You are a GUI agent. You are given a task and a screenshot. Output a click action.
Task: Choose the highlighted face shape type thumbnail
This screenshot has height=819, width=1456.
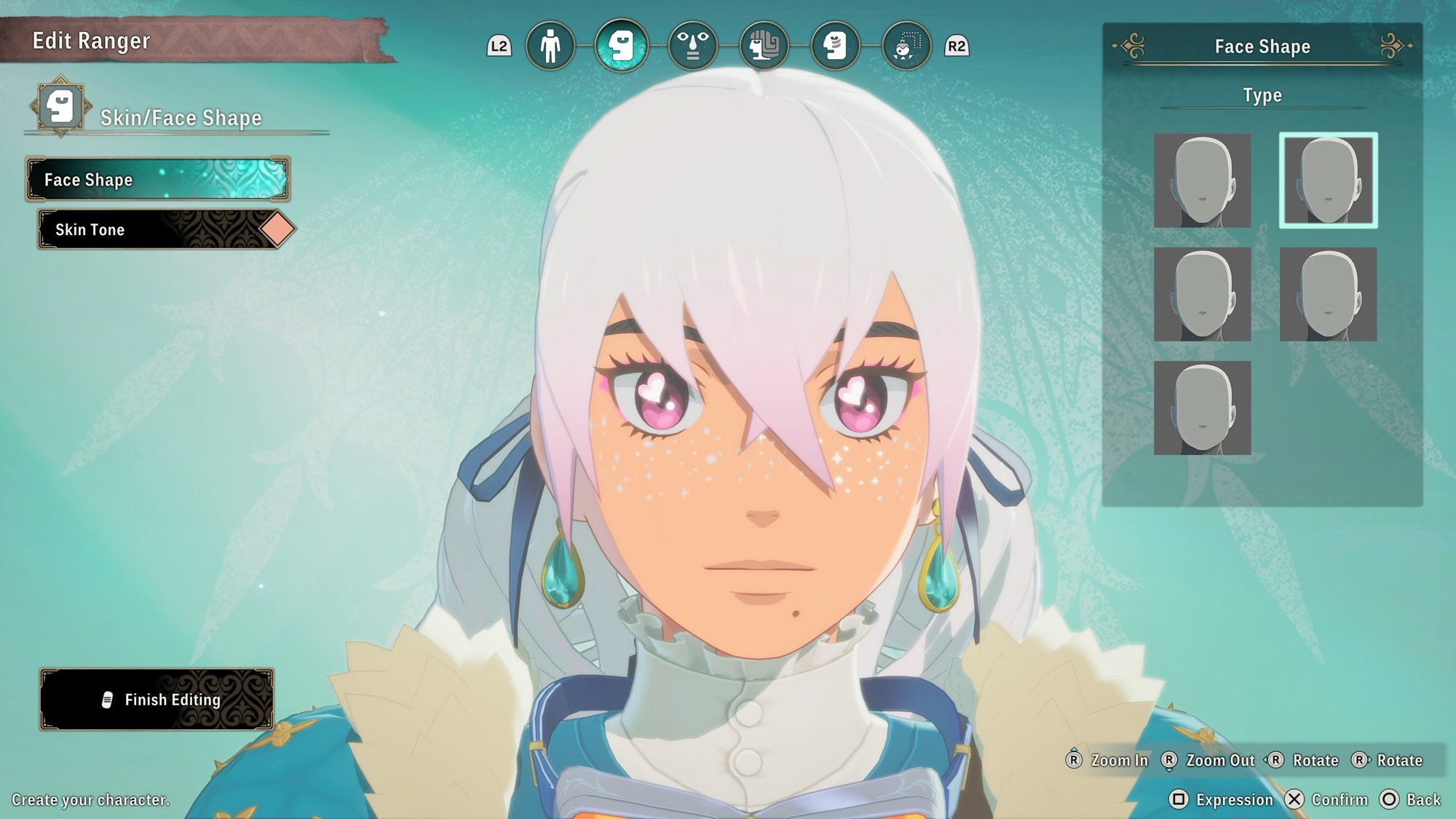(1328, 181)
